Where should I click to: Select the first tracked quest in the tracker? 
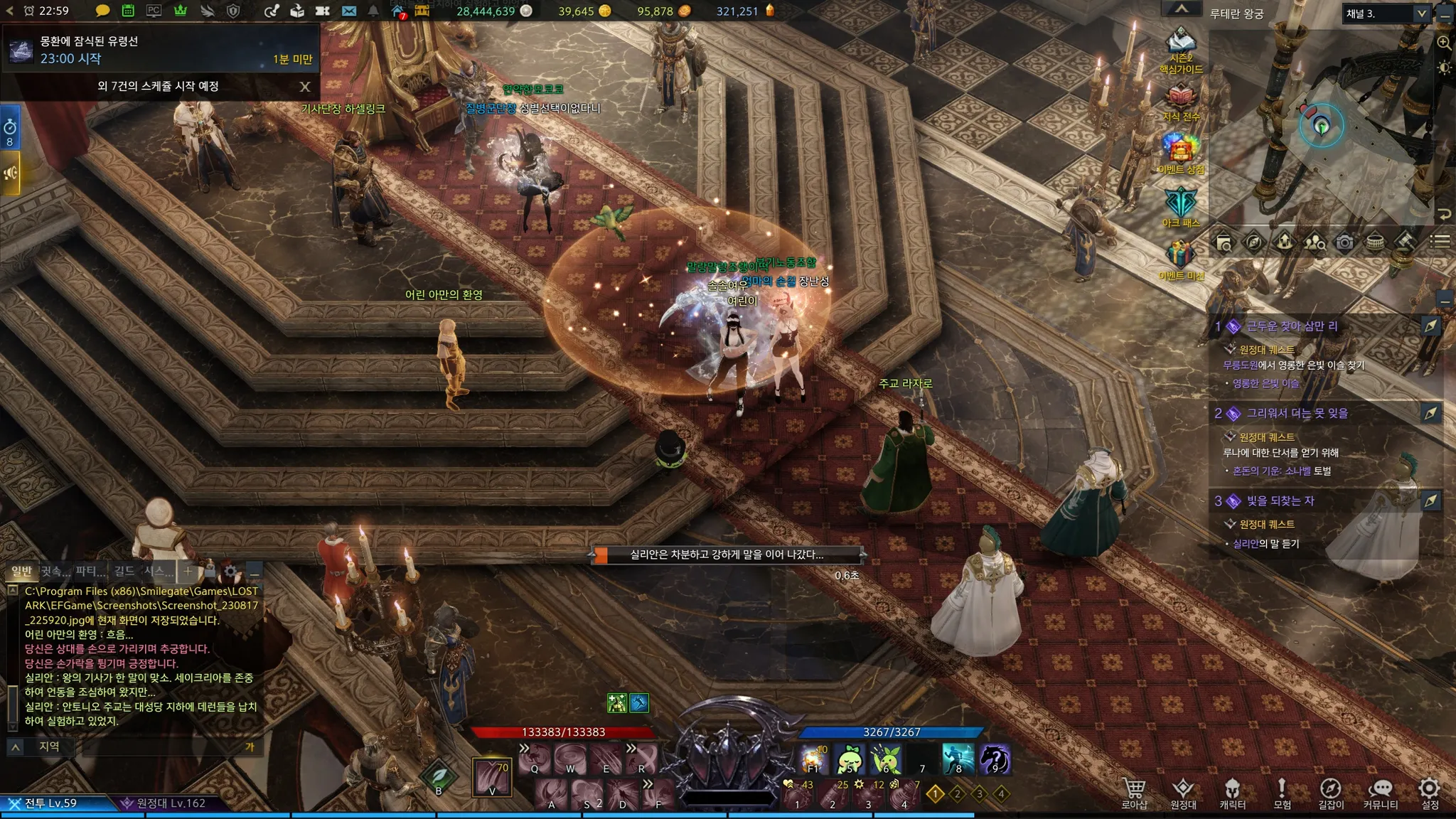pyautogui.click(x=1292, y=326)
